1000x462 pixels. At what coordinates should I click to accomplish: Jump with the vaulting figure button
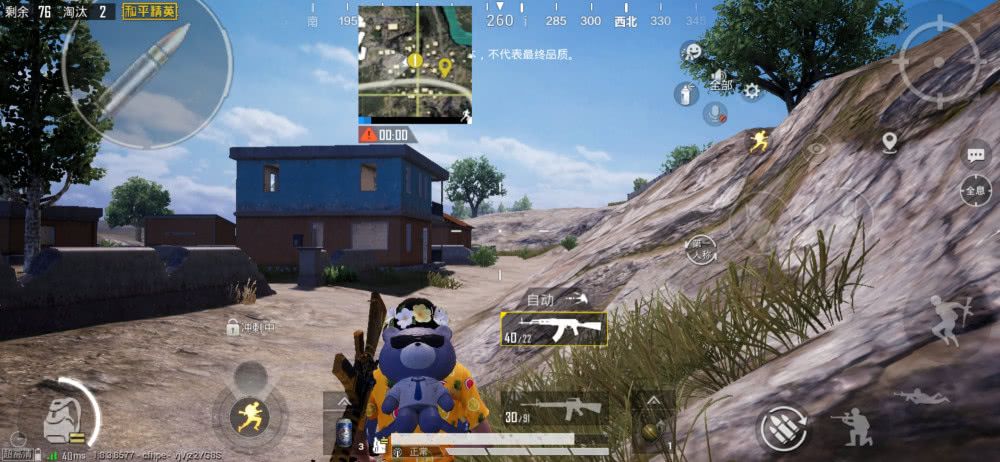pyautogui.click(x=942, y=321)
